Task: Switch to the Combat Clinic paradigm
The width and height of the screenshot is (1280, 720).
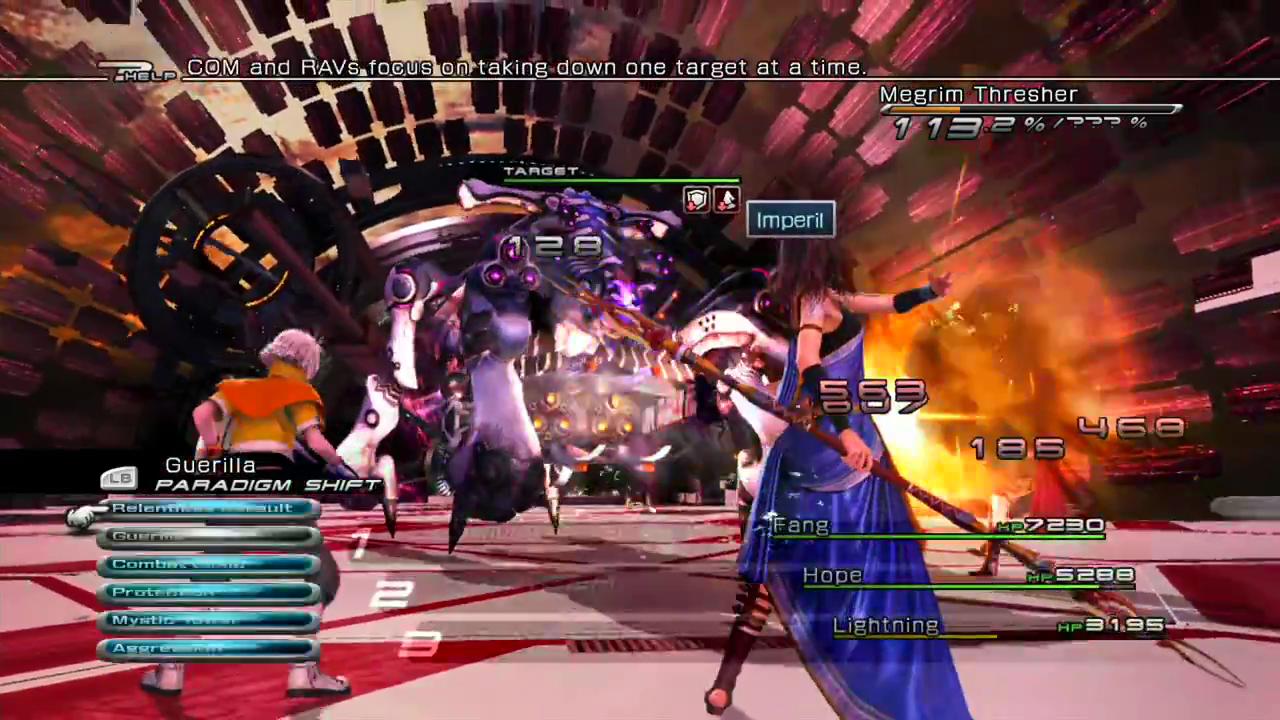Action: 208,565
